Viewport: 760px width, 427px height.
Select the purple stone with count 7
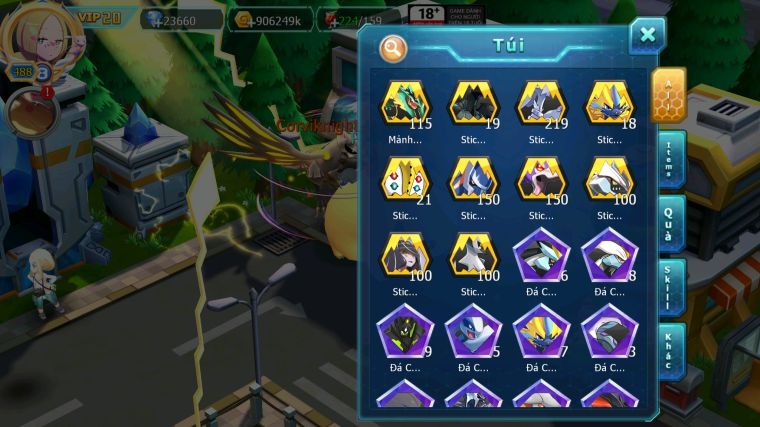(x=541, y=332)
